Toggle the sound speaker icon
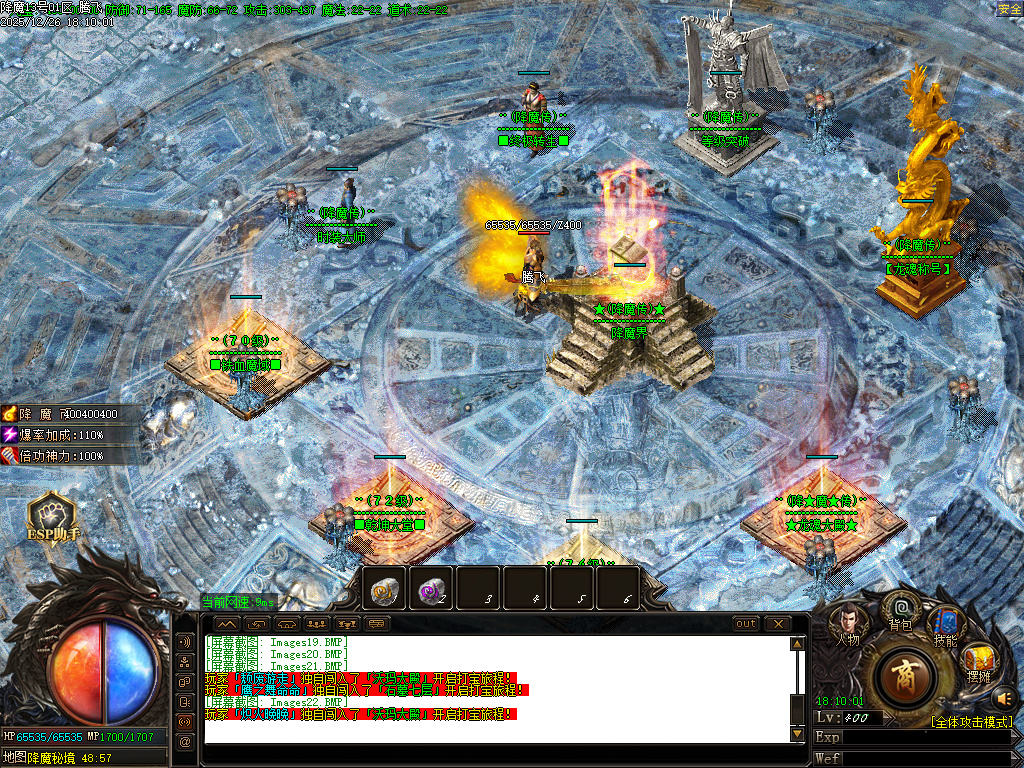The width and height of the screenshot is (1024, 768). point(1003,697)
